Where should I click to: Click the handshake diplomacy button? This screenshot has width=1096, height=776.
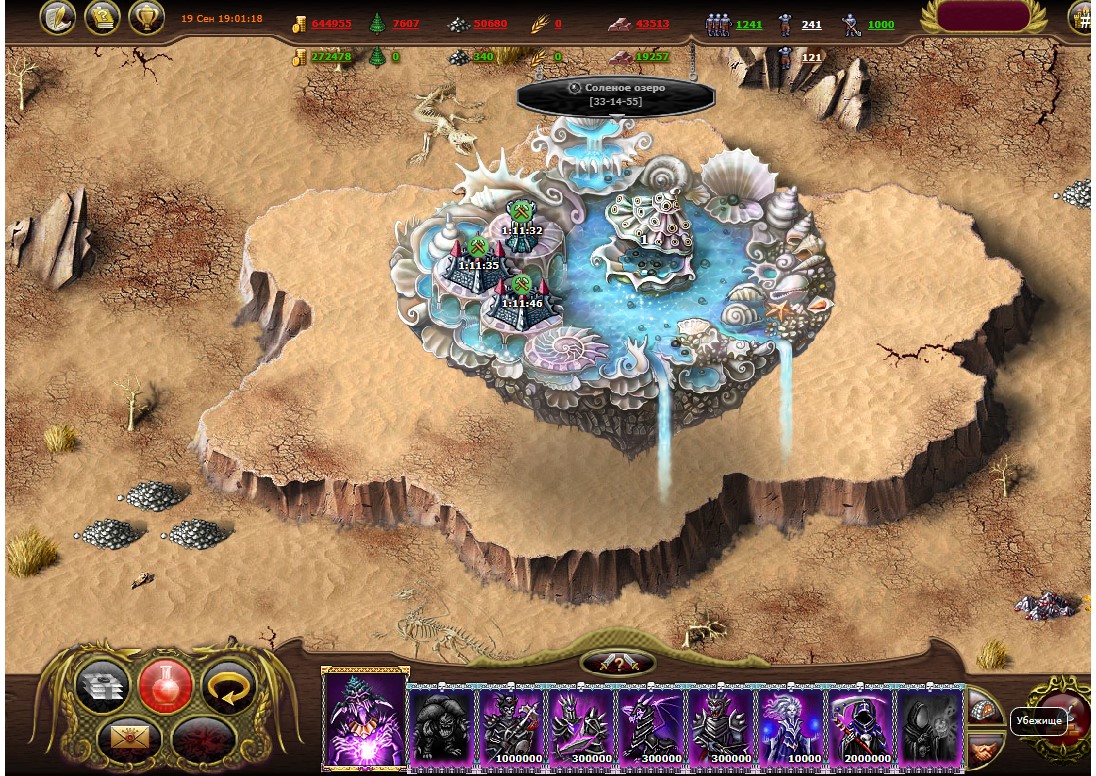[x=985, y=745]
